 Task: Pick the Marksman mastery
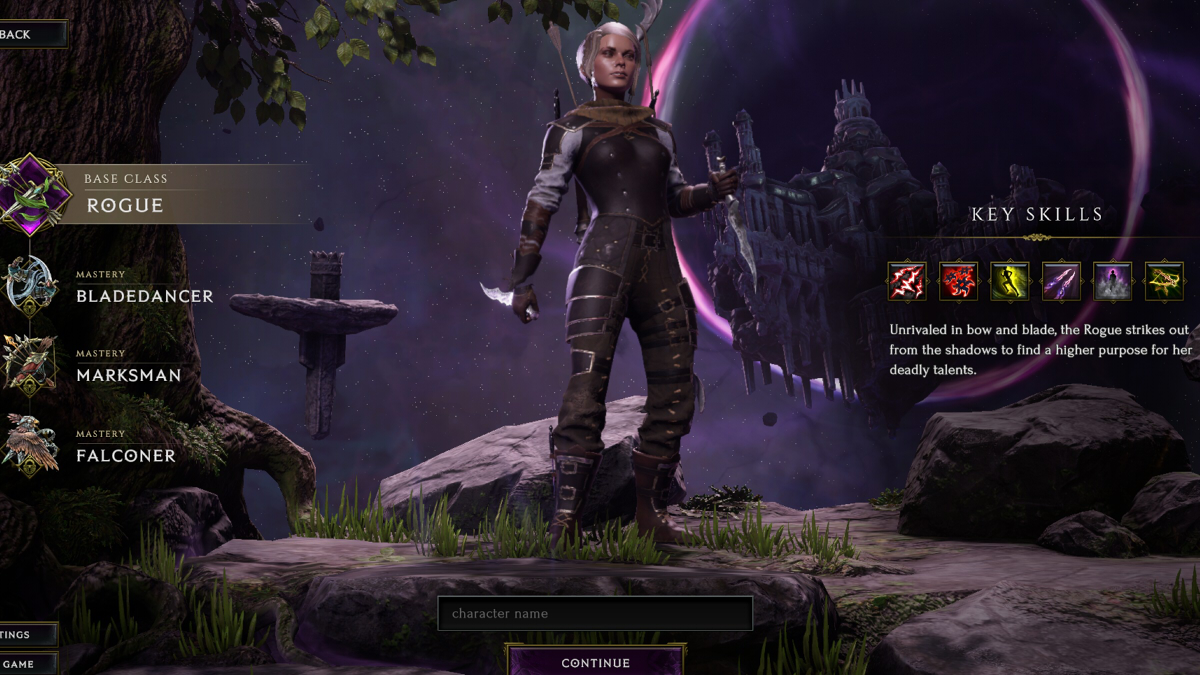[127, 367]
